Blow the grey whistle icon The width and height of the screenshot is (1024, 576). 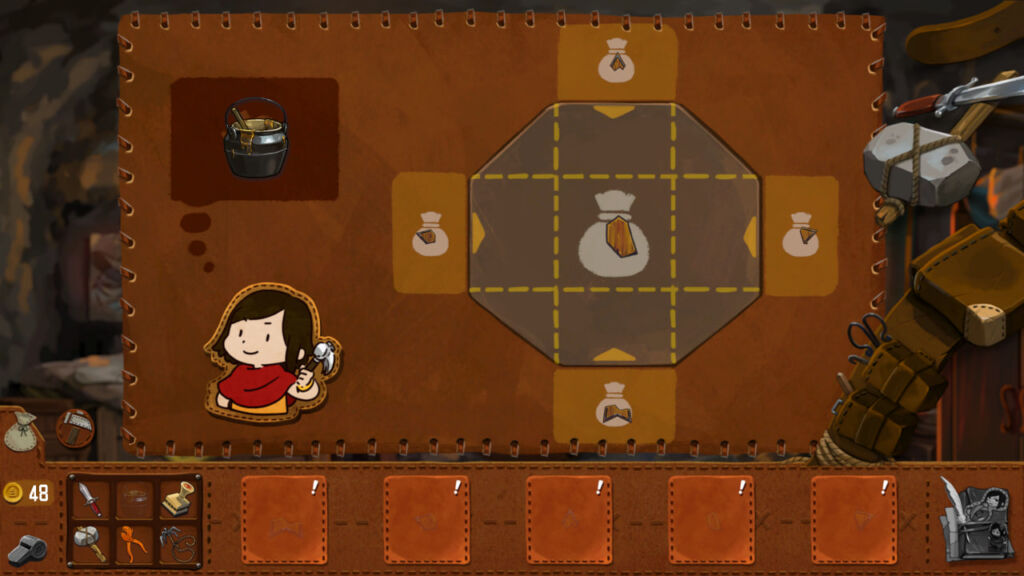click(x=23, y=548)
